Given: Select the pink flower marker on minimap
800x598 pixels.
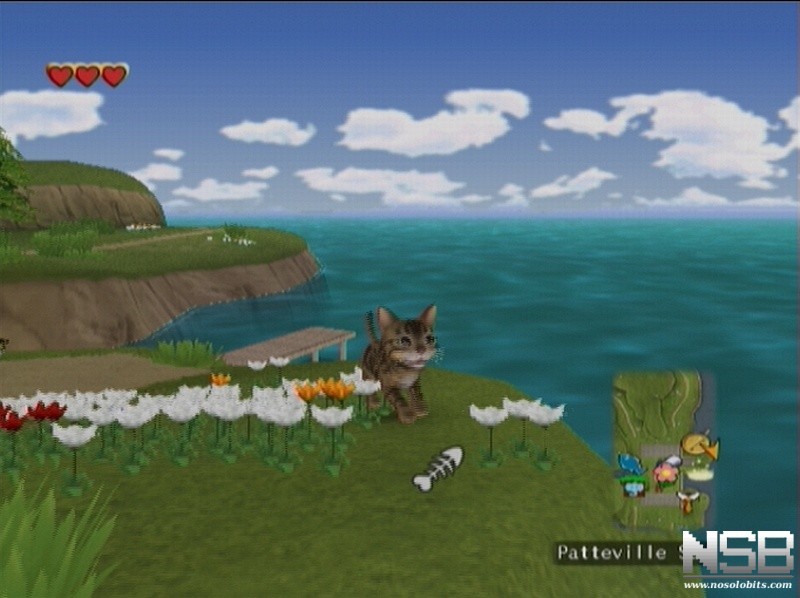Looking at the screenshot, I should pos(665,471).
